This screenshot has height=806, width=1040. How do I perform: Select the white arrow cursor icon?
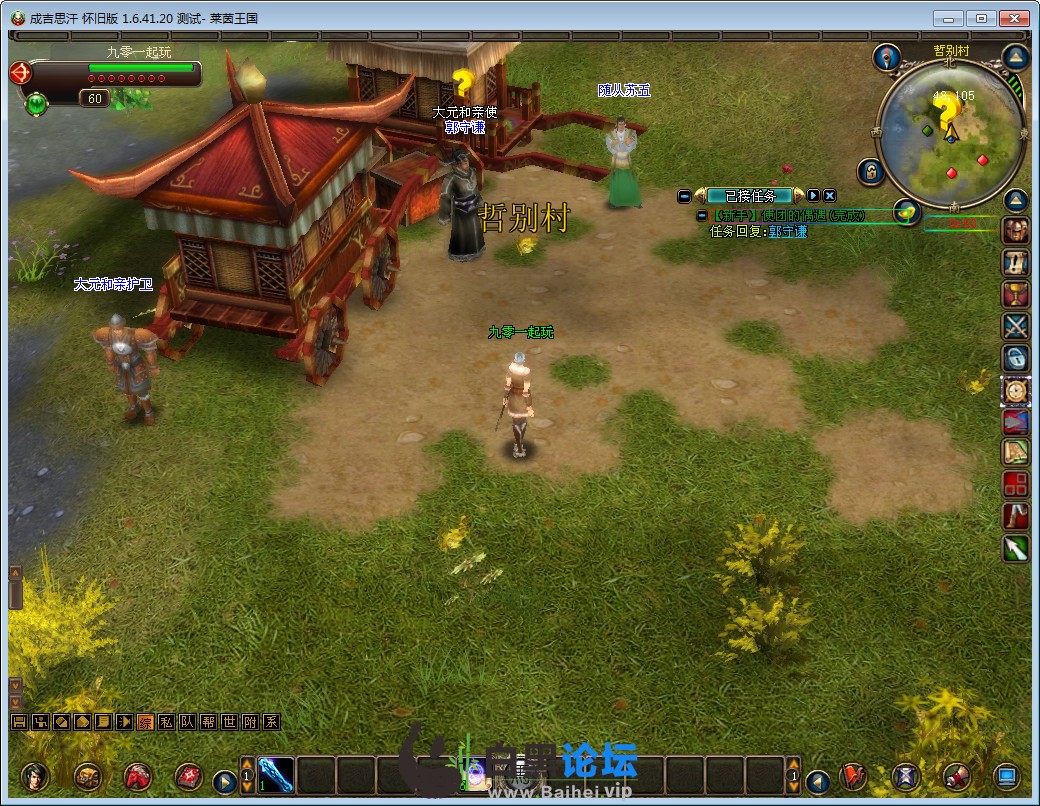click(x=1016, y=548)
